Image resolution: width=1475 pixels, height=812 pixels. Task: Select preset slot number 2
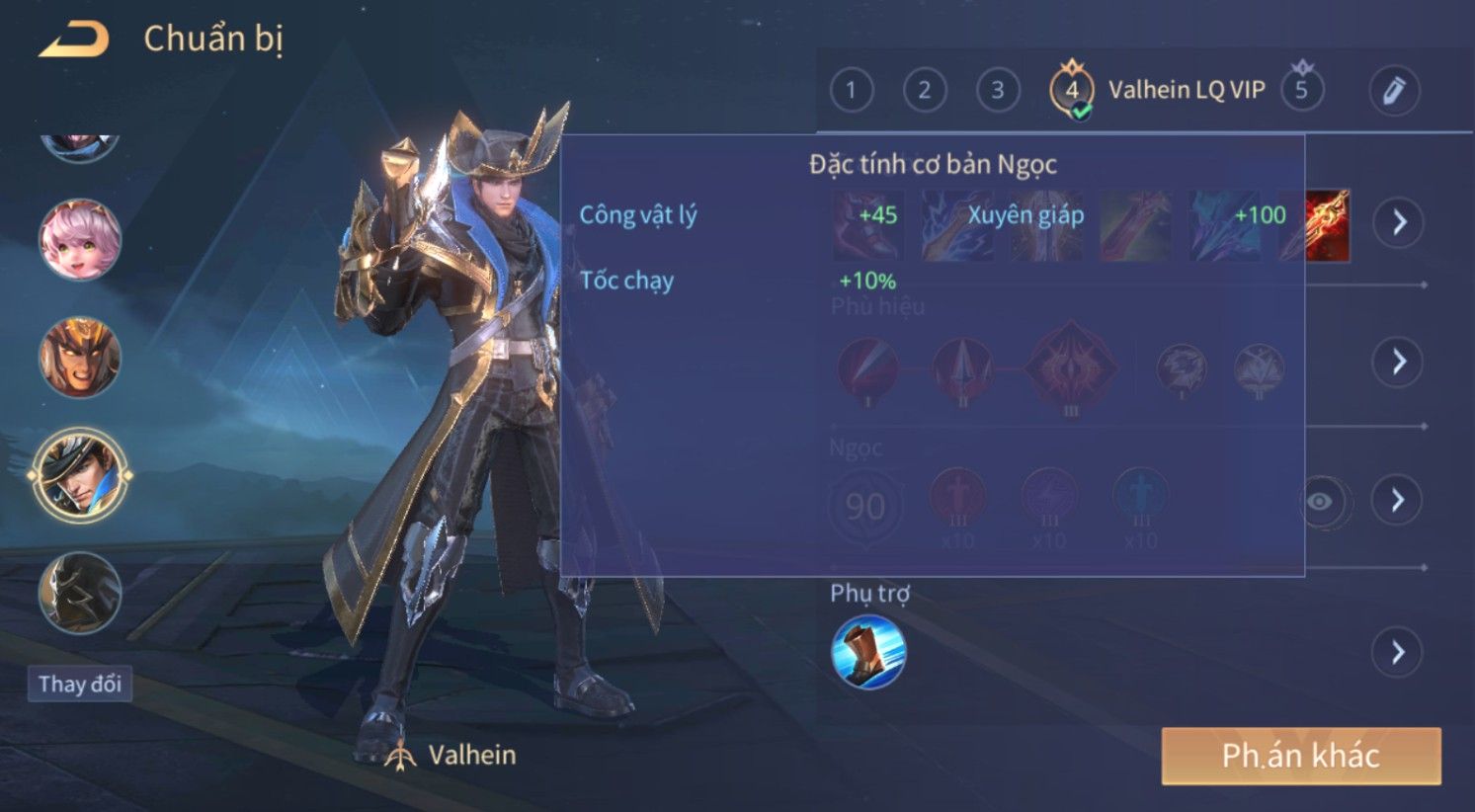pyautogui.click(x=924, y=91)
